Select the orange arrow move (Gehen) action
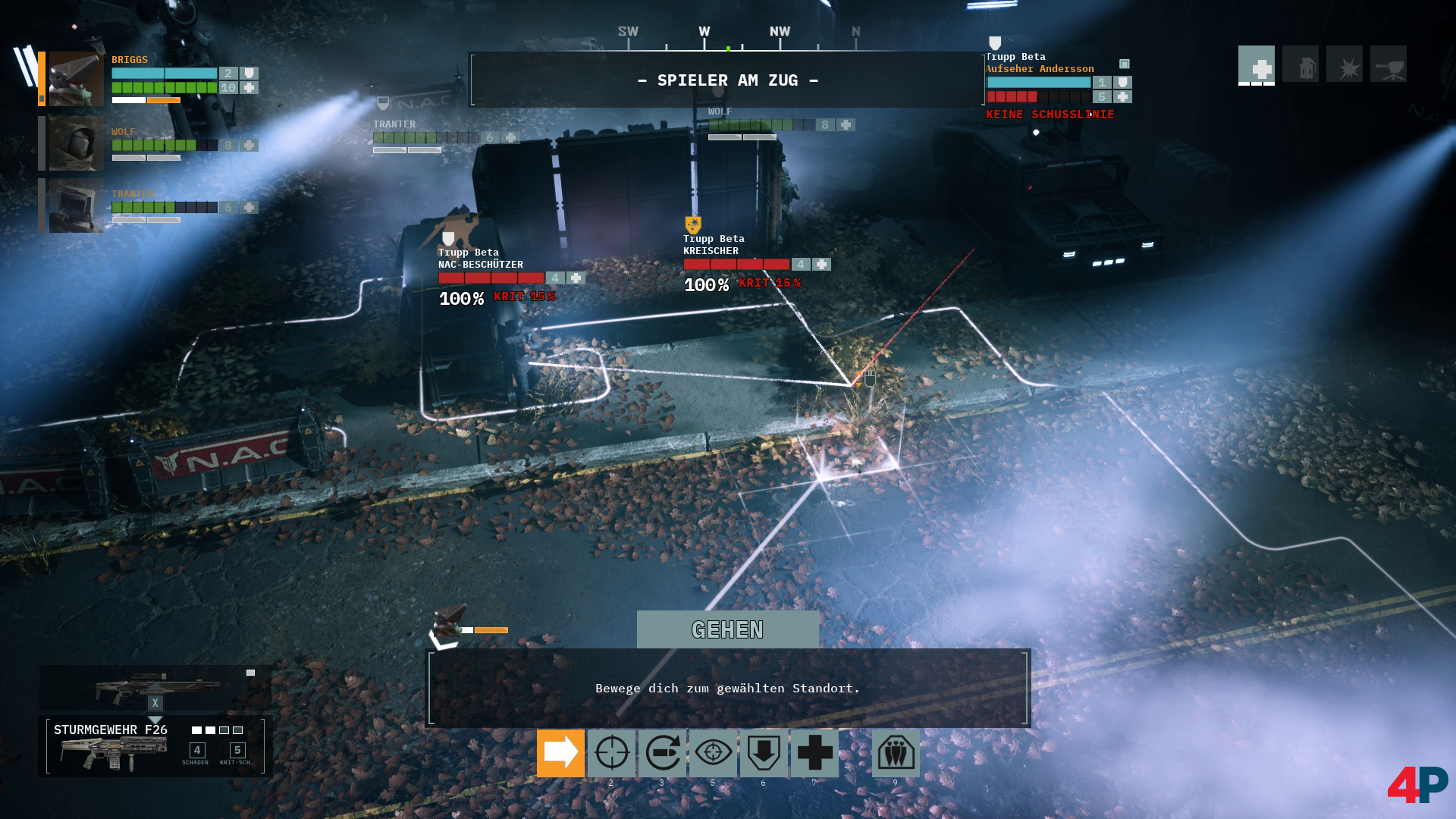 (560, 753)
